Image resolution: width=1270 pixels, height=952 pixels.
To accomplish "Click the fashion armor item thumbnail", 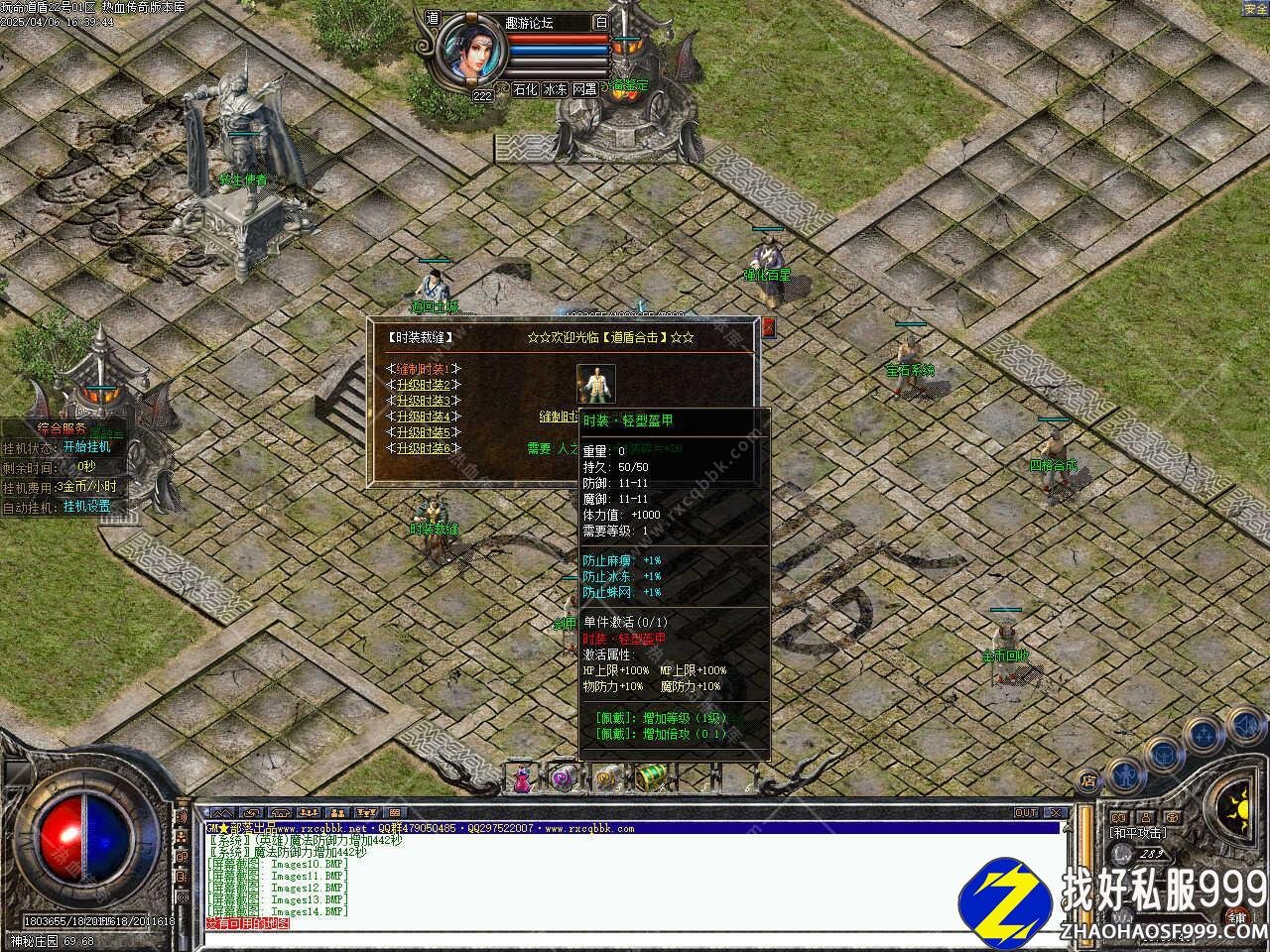I will (596, 384).
